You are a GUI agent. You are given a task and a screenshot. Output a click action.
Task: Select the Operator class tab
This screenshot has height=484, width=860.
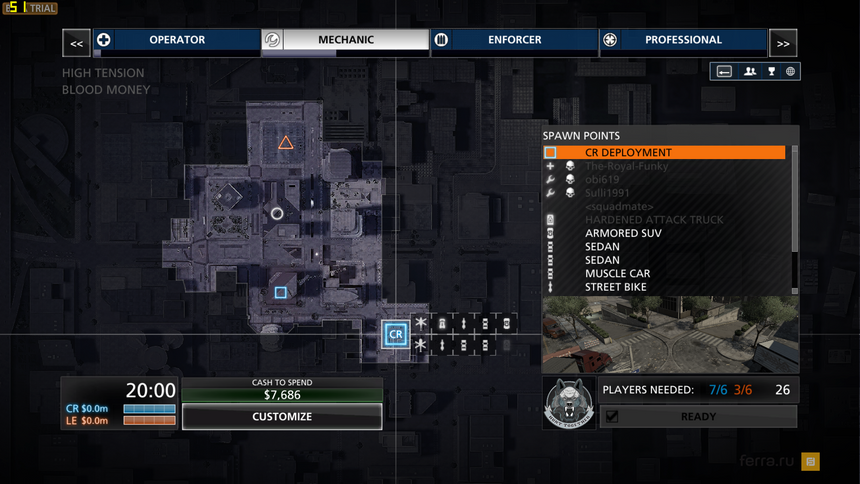[177, 40]
